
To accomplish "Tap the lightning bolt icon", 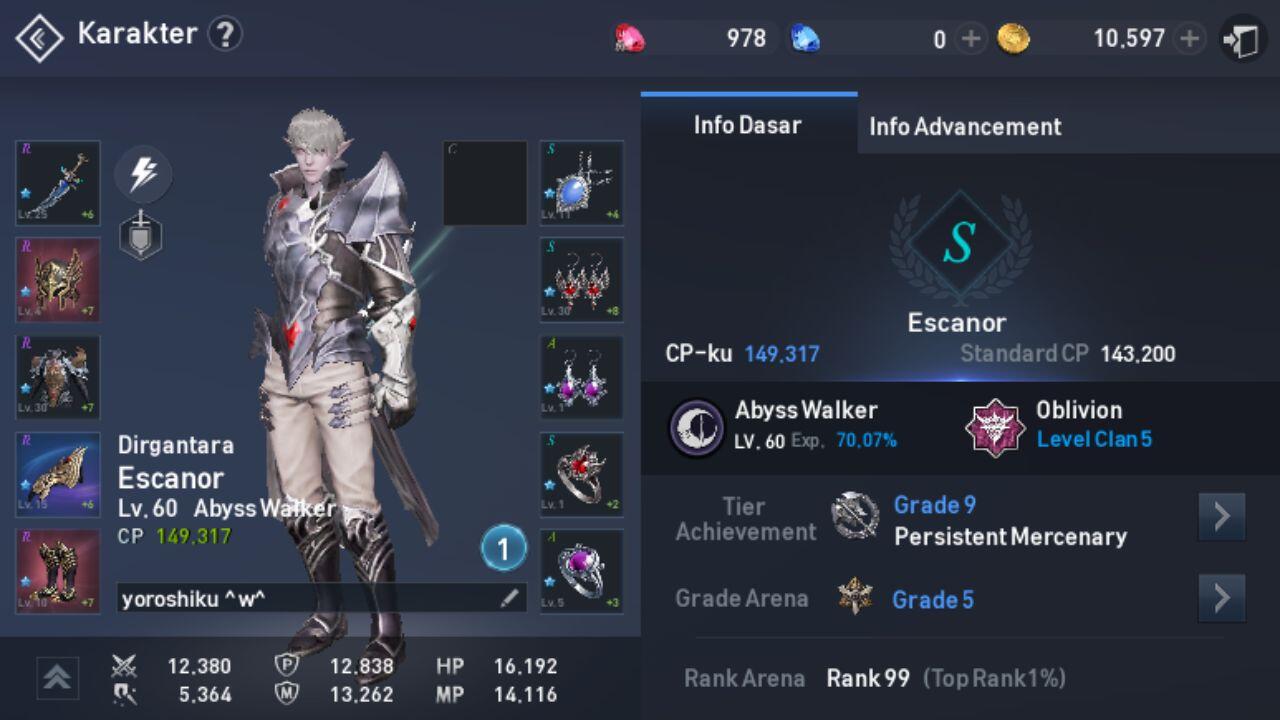I will (x=143, y=175).
